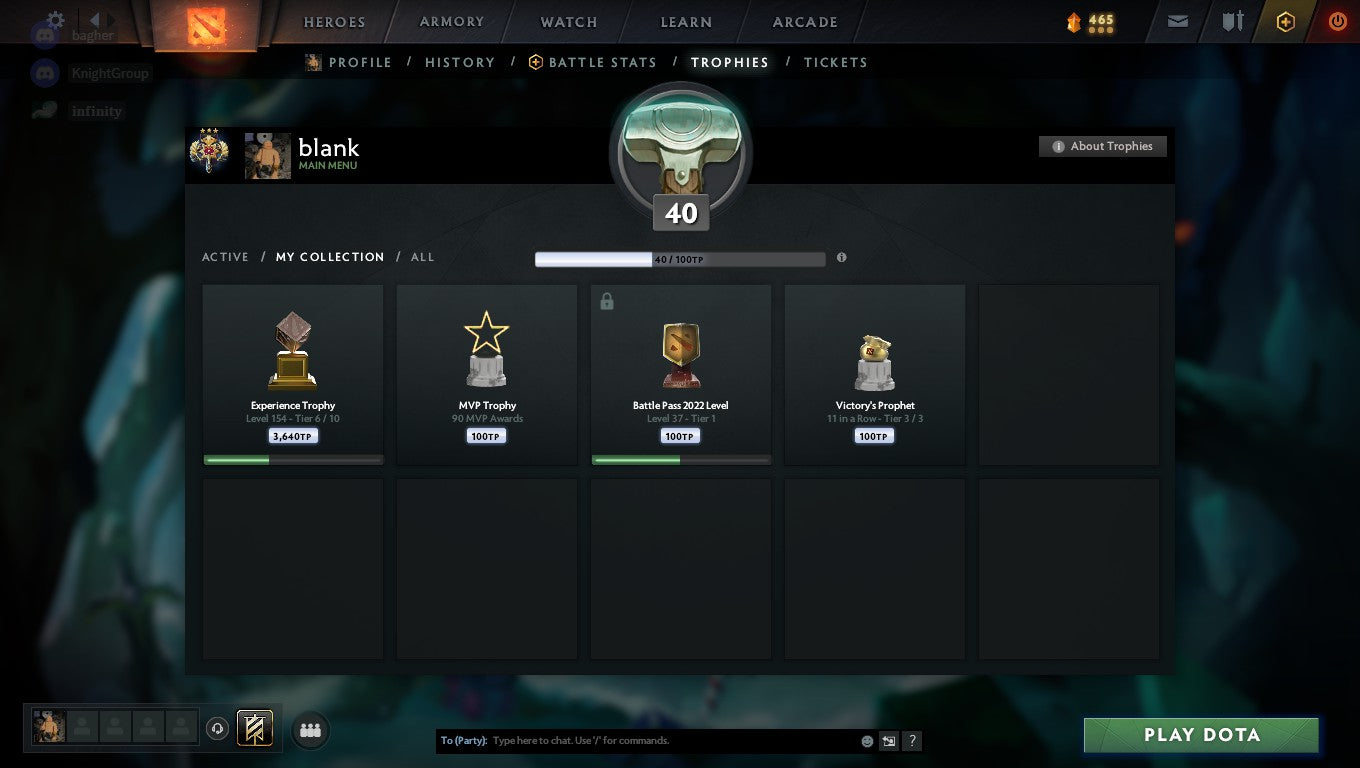Open Dota Plus via the hexagon plus icon
Image resolution: width=1360 pixels, height=768 pixels.
pyautogui.click(x=1286, y=21)
